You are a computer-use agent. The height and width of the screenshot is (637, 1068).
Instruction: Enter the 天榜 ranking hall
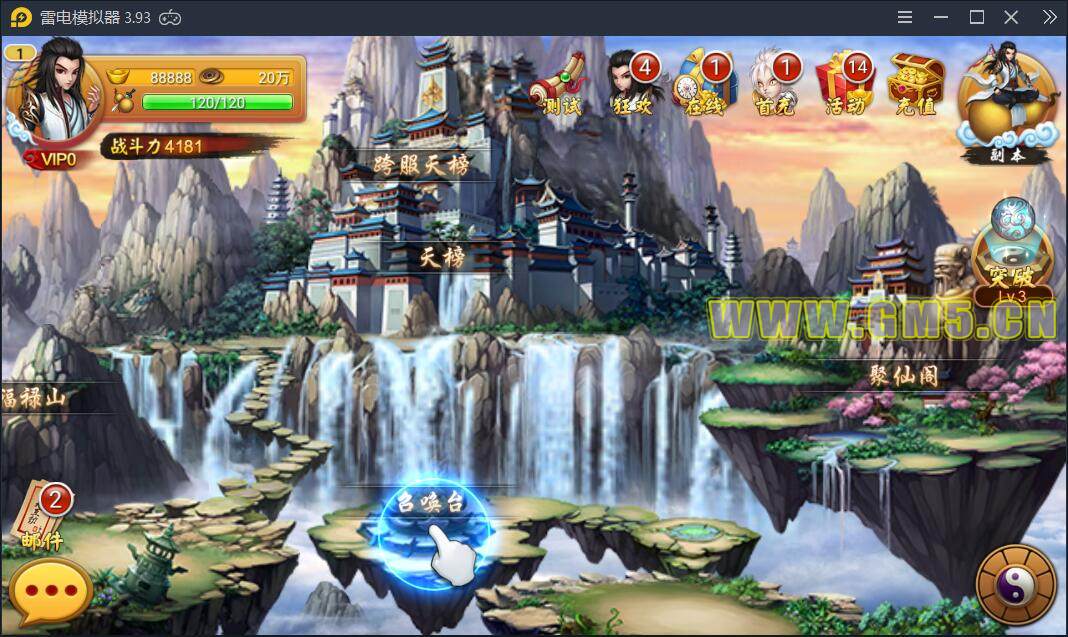coord(442,257)
